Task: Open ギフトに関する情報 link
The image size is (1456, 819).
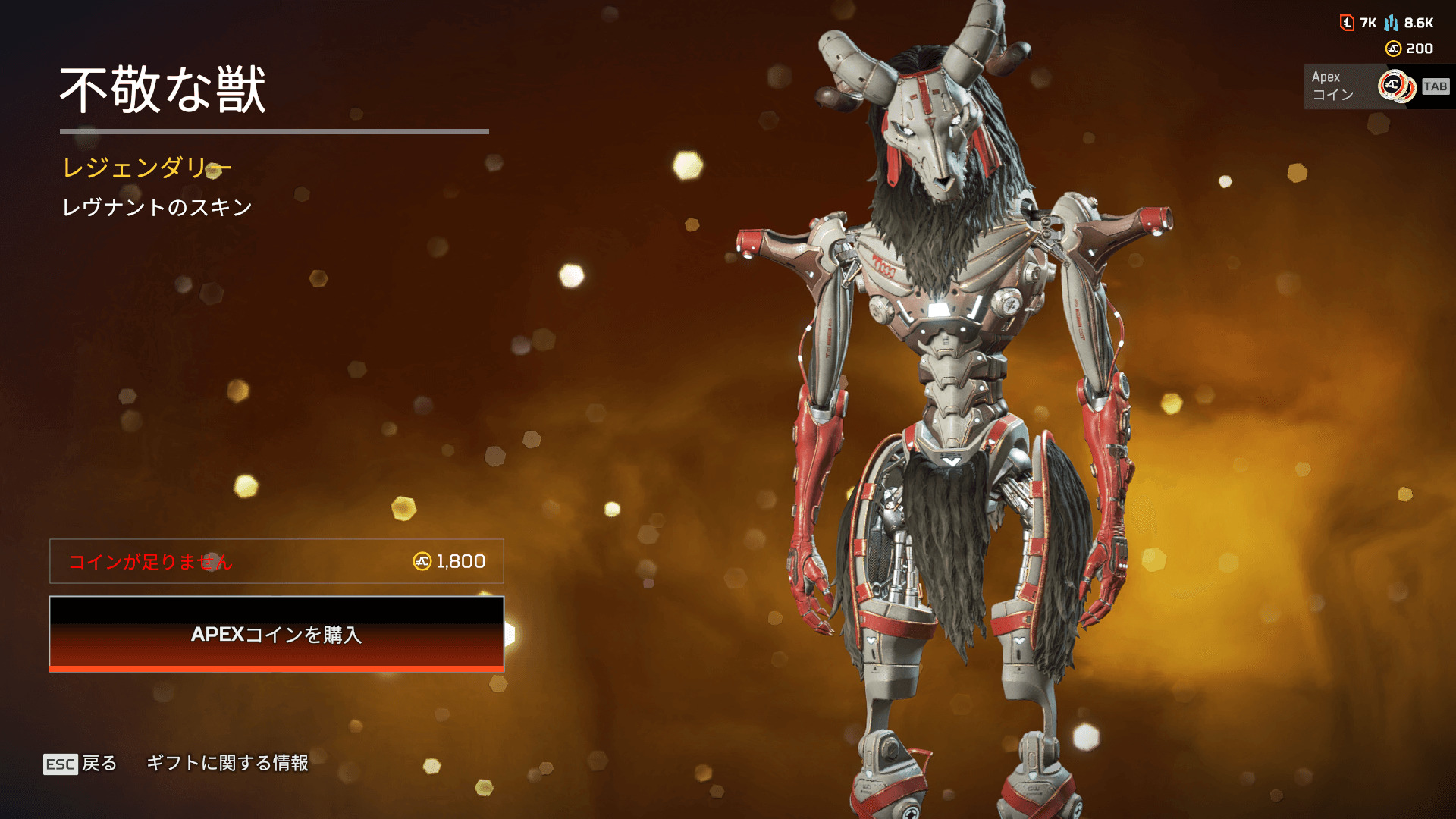Action: (227, 763)
